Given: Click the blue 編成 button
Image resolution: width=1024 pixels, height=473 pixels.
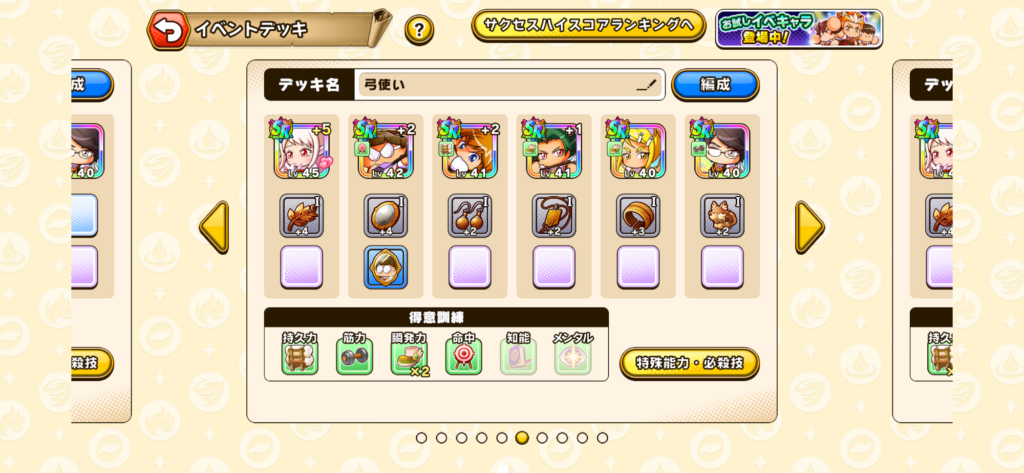Looking at the screenshot, I should coord(714,85).
